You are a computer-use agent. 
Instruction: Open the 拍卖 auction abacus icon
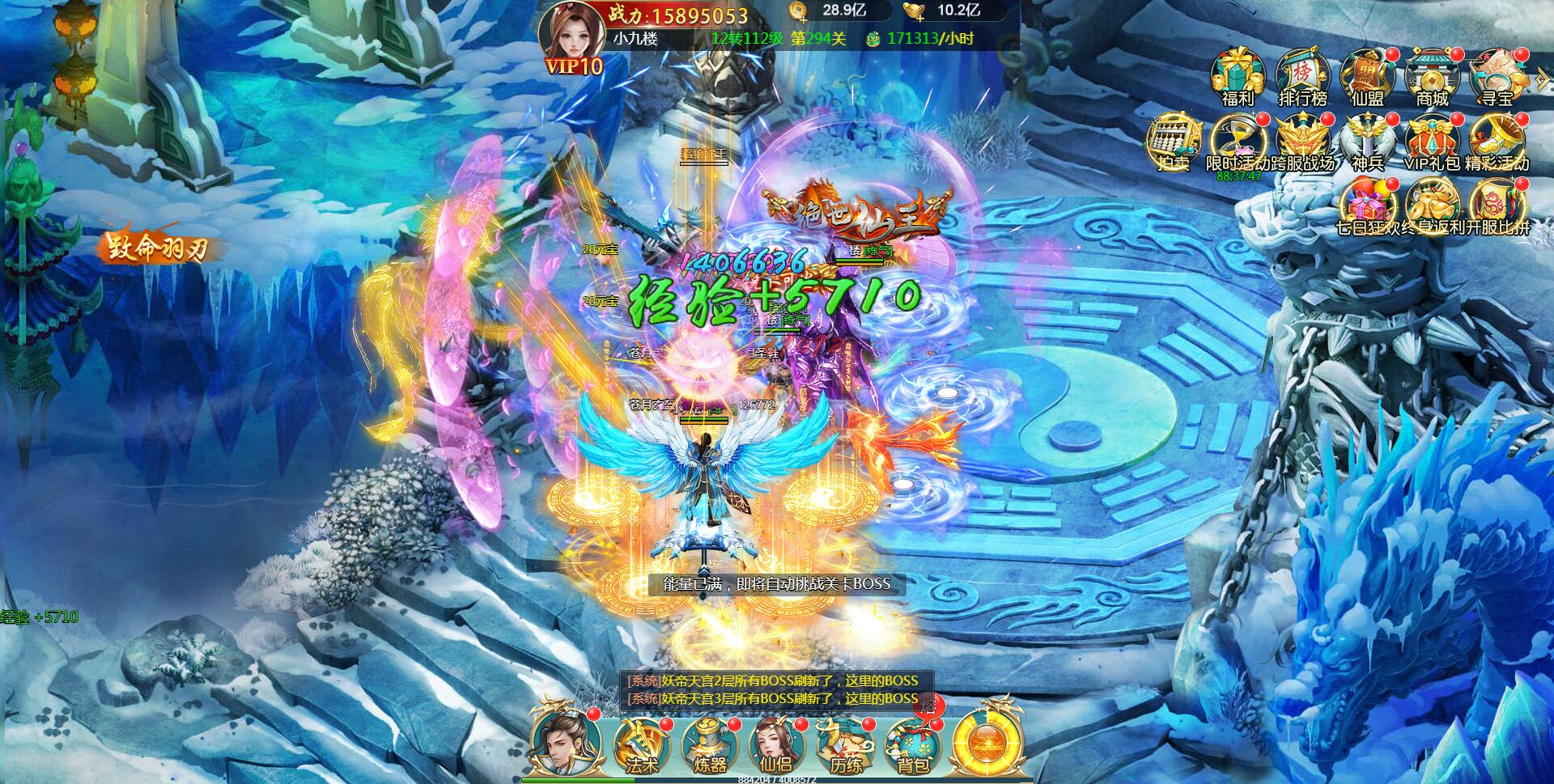(1173, 142)
